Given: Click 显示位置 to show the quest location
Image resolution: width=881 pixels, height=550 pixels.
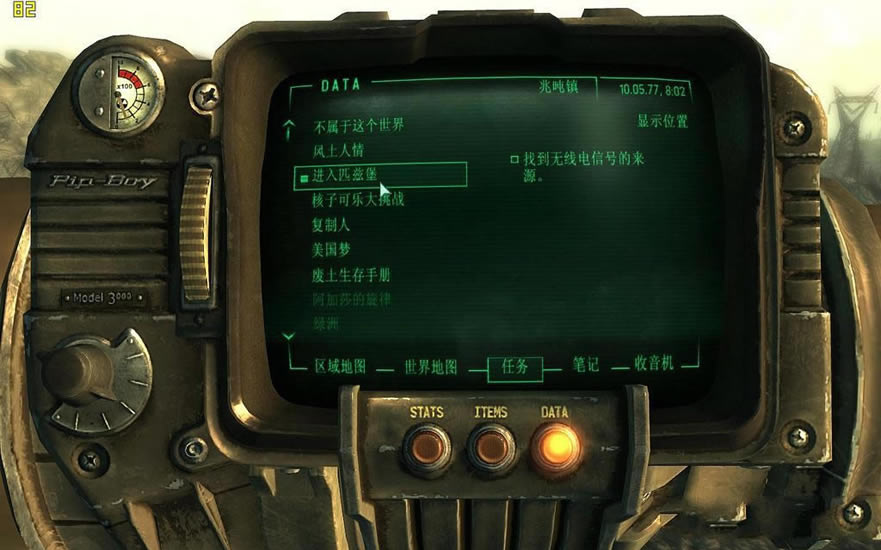Looking at the screenshot, I should coord(662,122).
